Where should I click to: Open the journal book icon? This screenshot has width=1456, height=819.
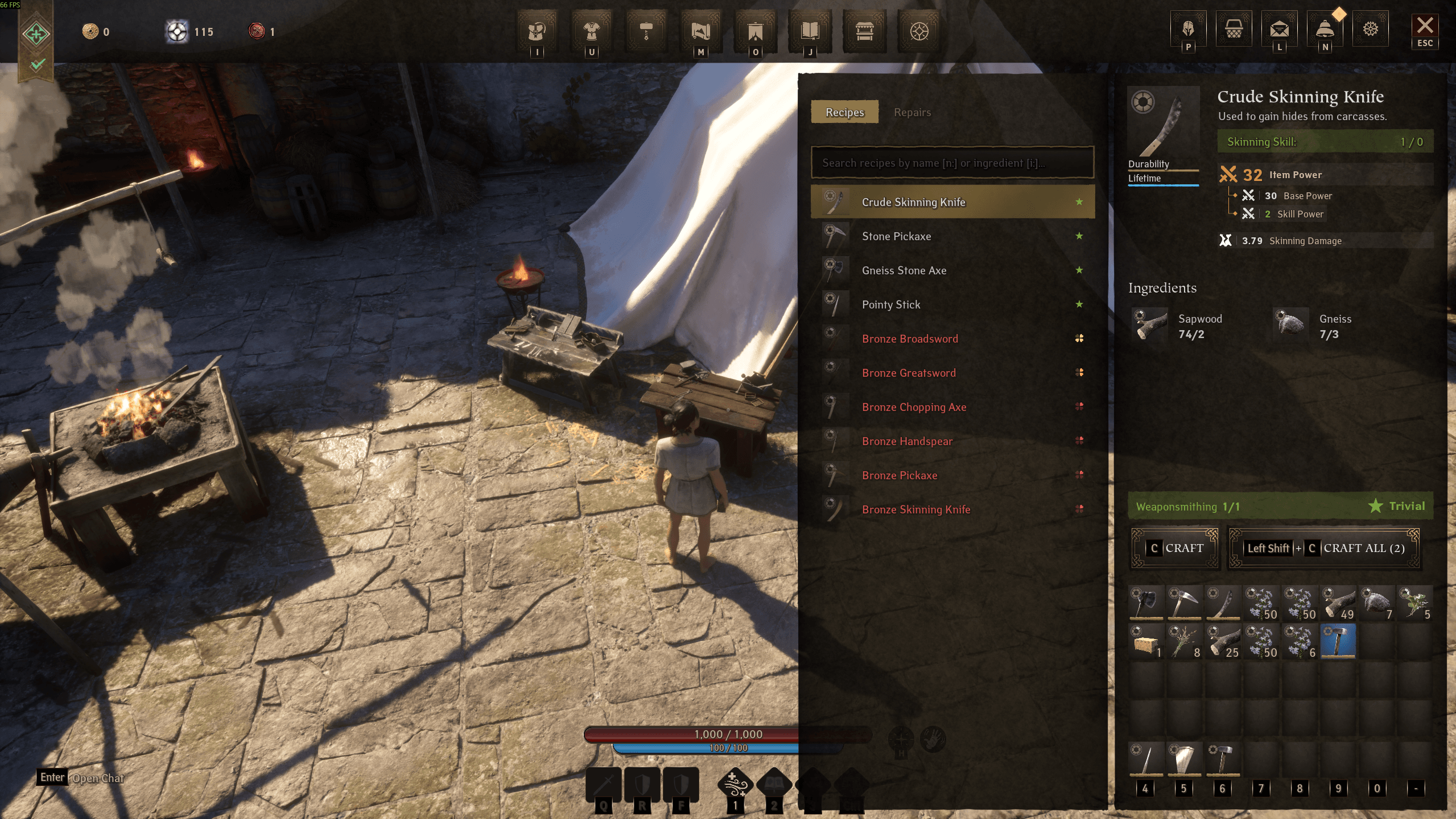pos(810,31)
